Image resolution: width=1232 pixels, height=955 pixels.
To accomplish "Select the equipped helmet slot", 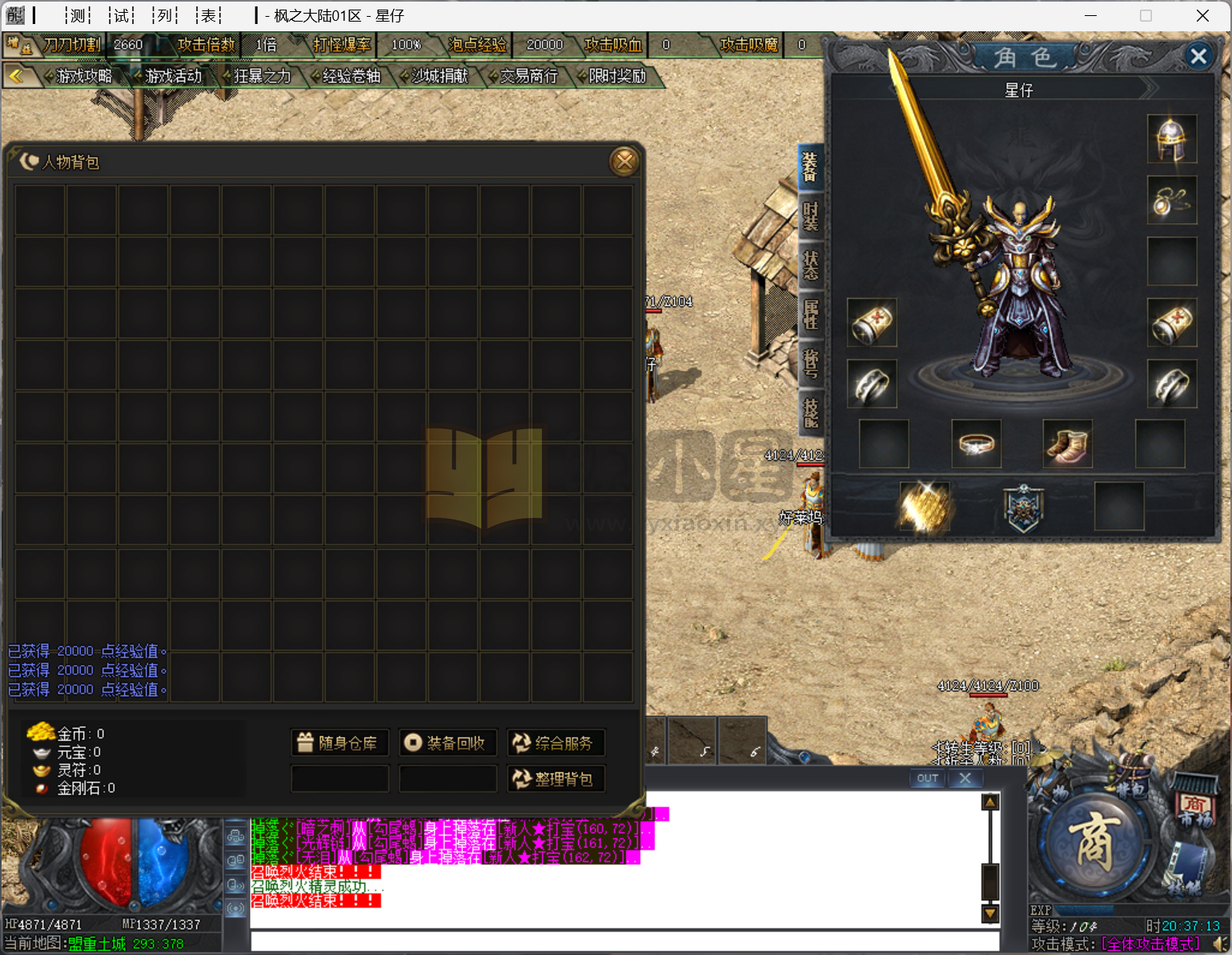I will tap(1172, 138).
